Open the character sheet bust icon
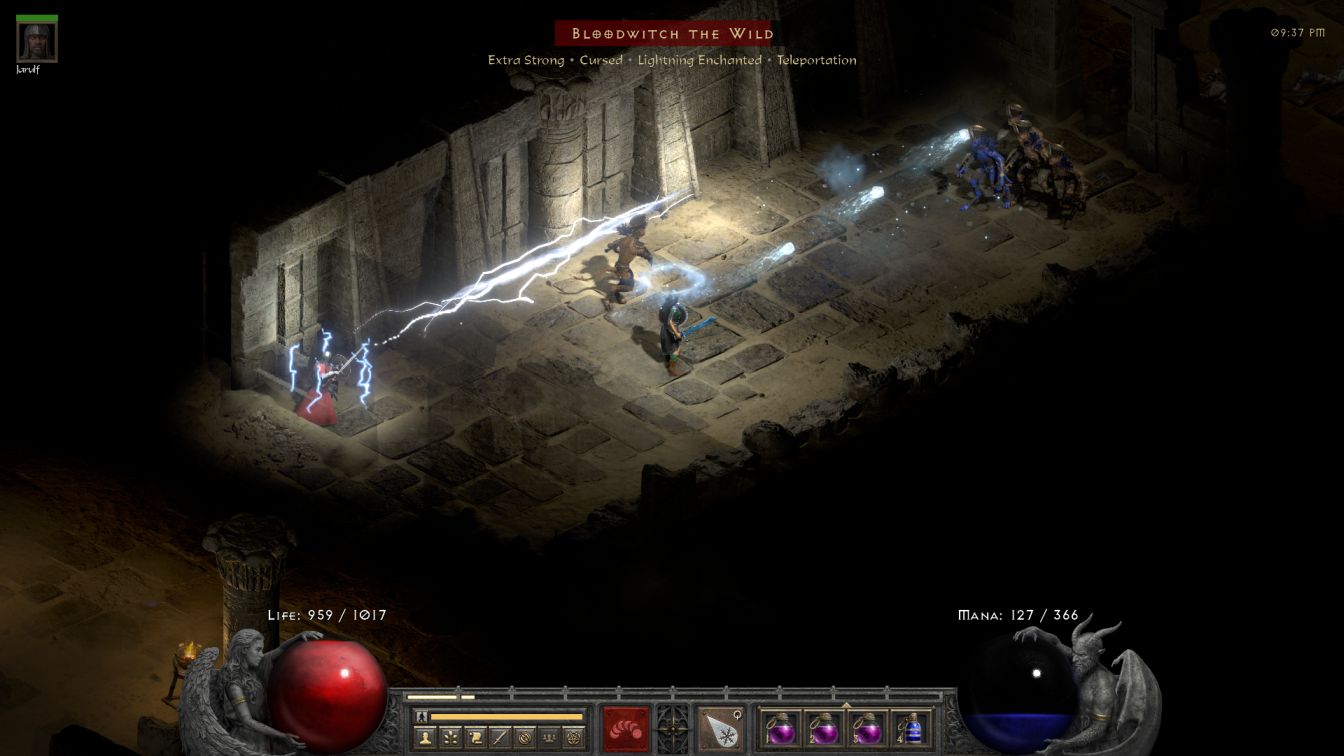Viewport: 1344px width, 756px height. coord(426,738)
